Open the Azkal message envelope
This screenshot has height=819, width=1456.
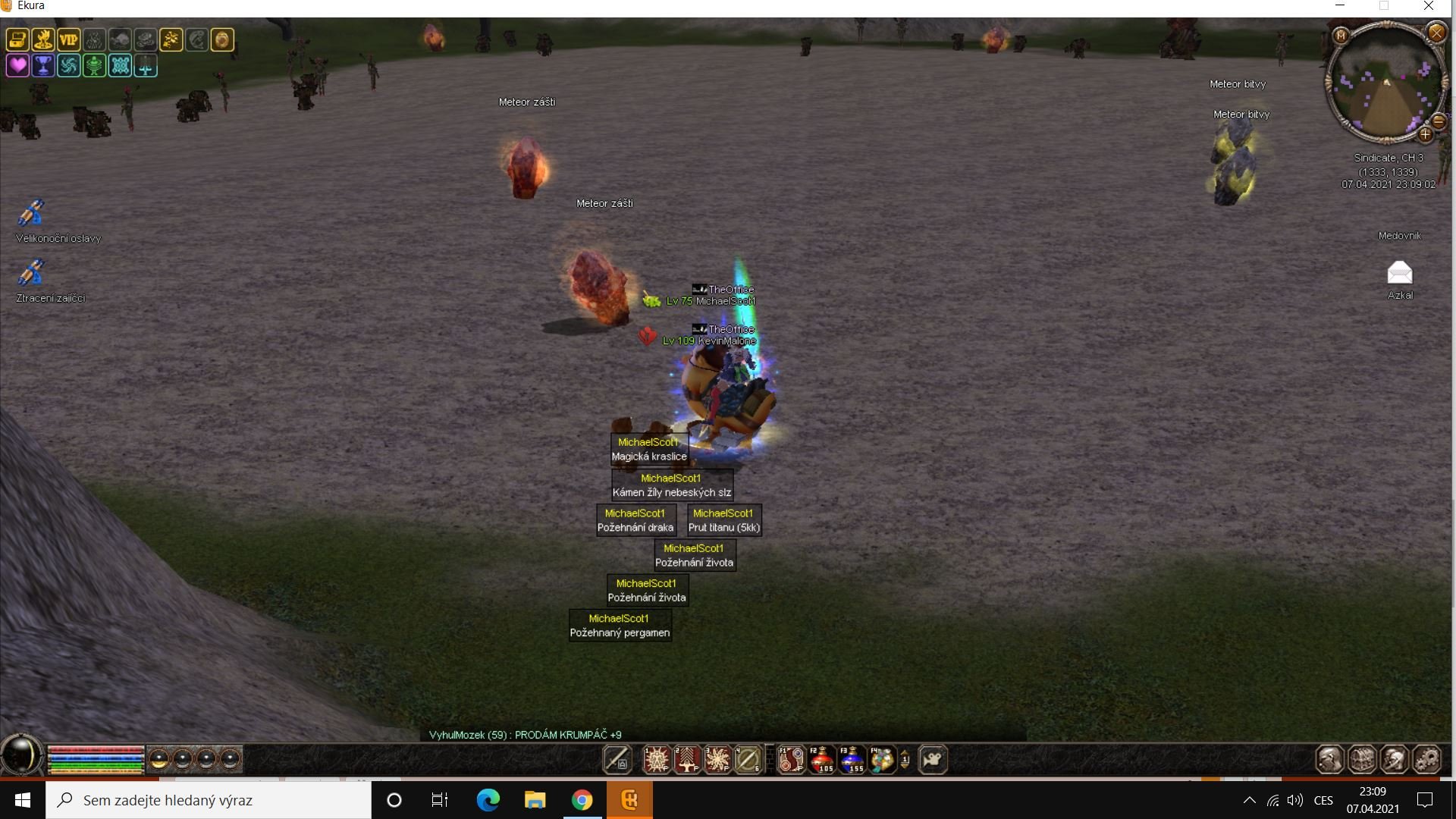pyautogui.click(x=1400, y=272)
